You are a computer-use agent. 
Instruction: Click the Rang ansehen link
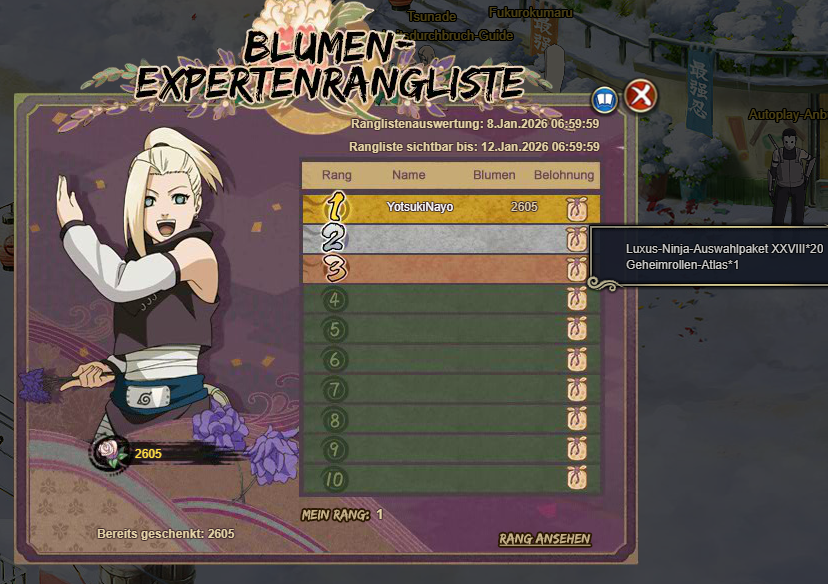tap(545, 539)
